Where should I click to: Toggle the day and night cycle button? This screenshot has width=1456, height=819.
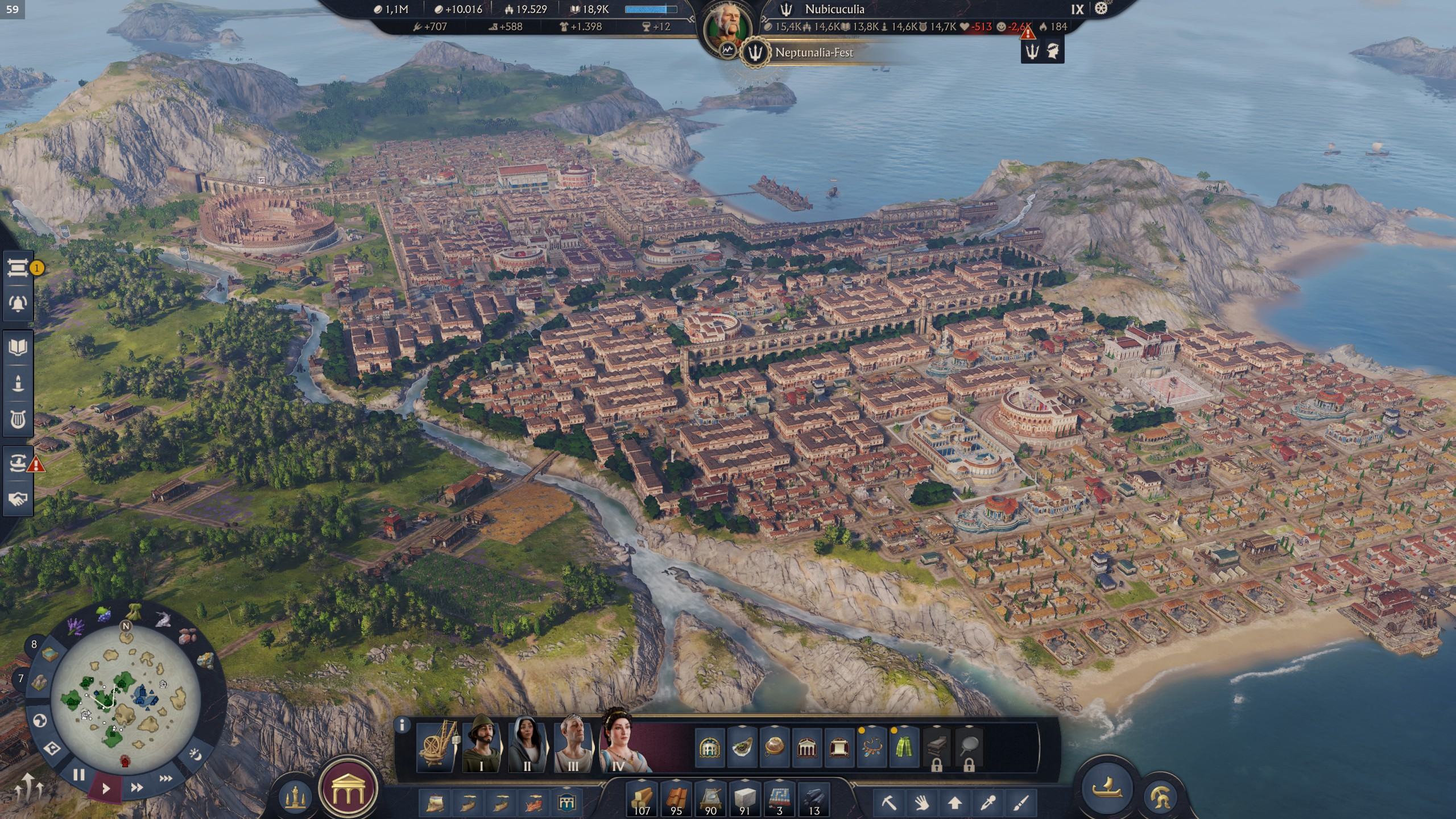[x=196, y=755]
